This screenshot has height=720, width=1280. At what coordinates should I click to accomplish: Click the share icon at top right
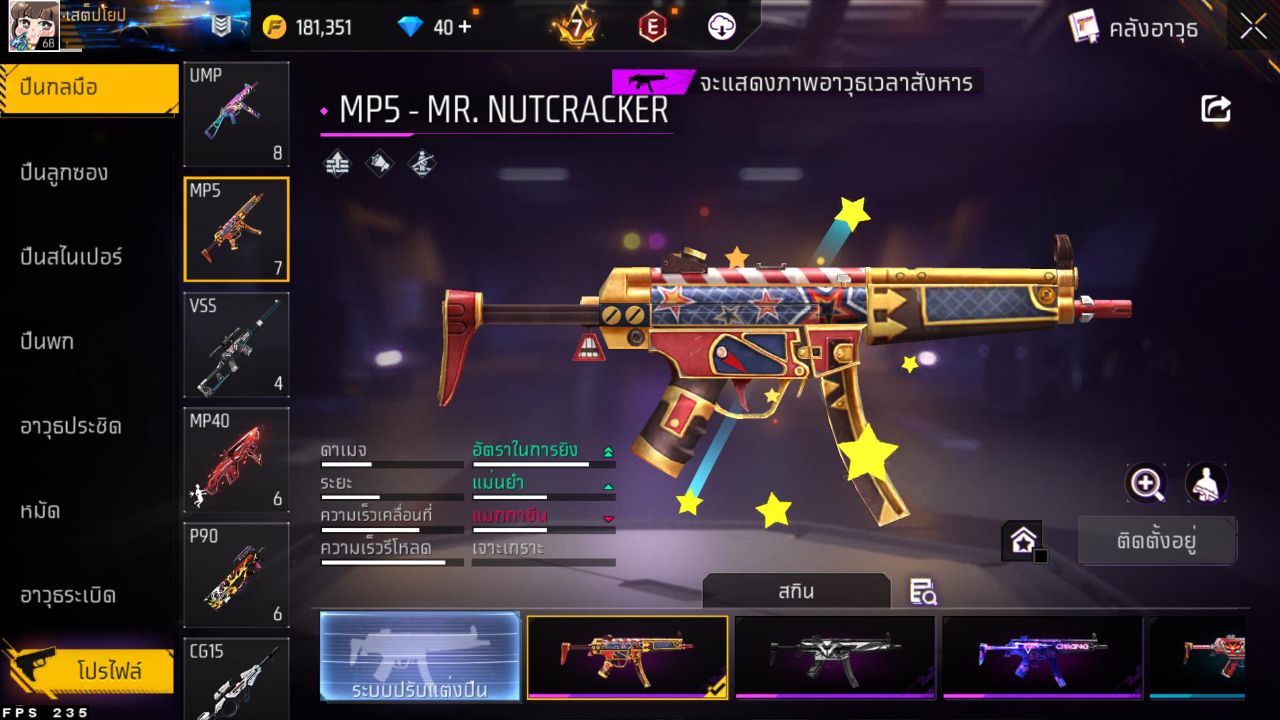tap(1216, 108)
